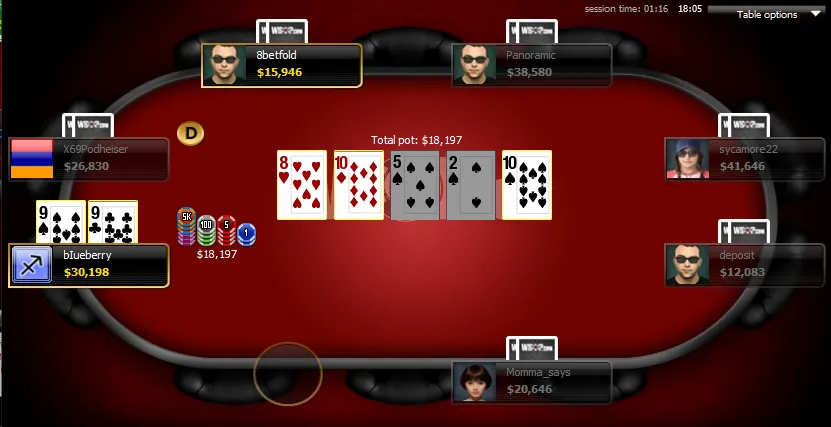Click the 9 of clubs hole card
The image size is (831, 427).
pos(113,222)
